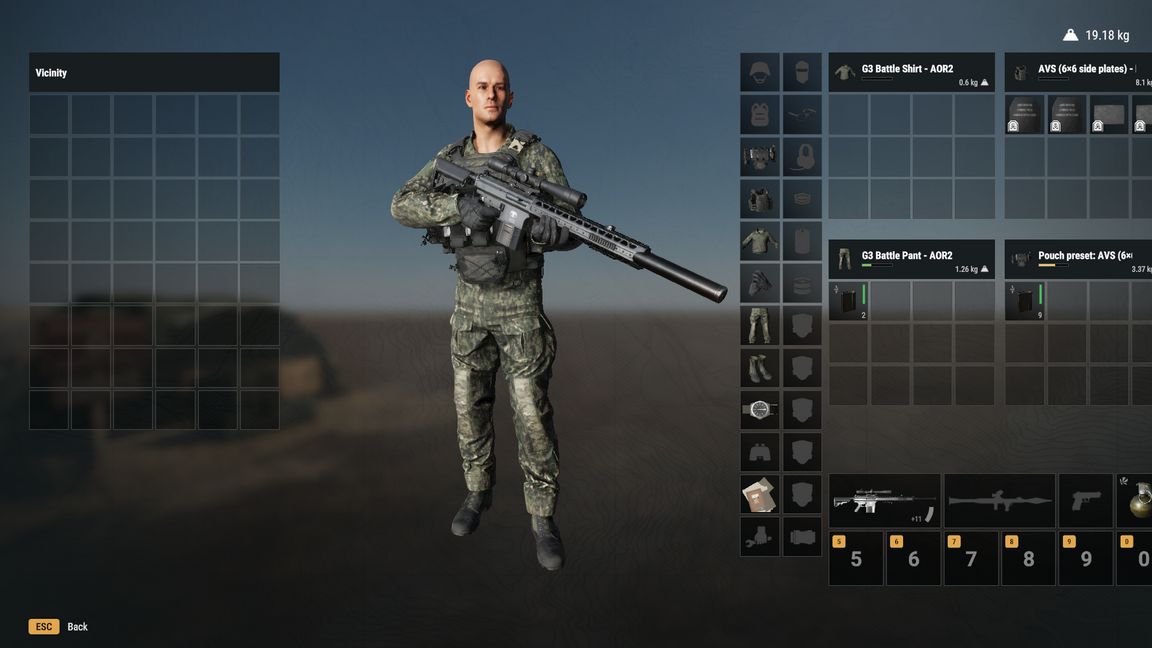Click the Vicinity panel header

pyautogui.click(x=154, y=73)
